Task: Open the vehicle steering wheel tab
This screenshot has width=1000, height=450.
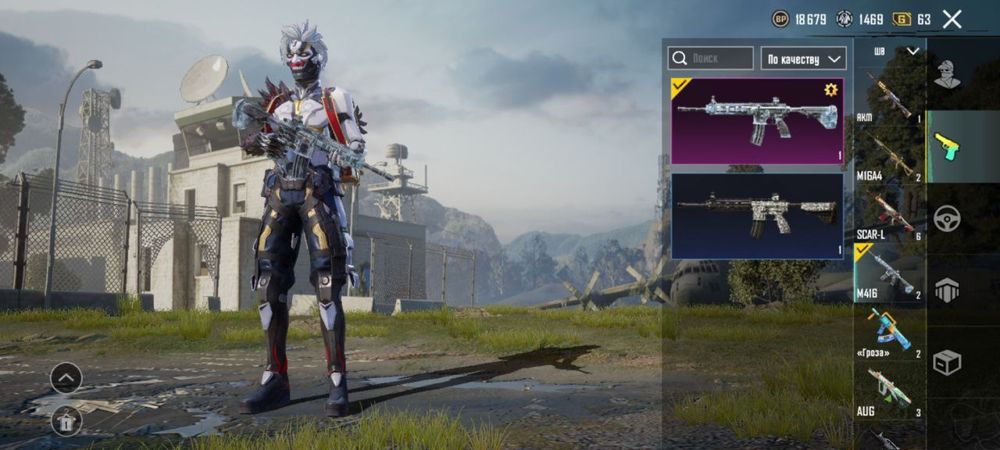Action: point(946,218)
